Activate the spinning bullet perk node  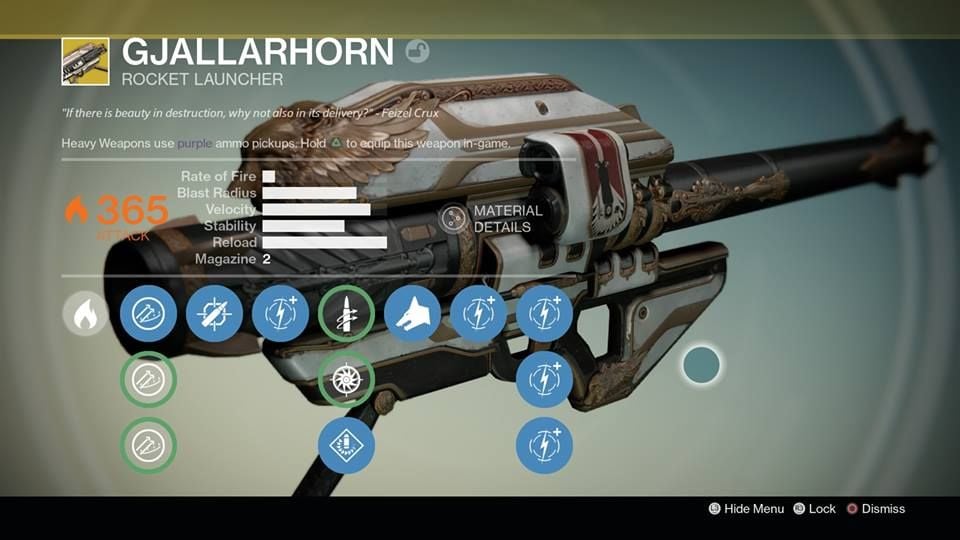[x=346, y=314]
